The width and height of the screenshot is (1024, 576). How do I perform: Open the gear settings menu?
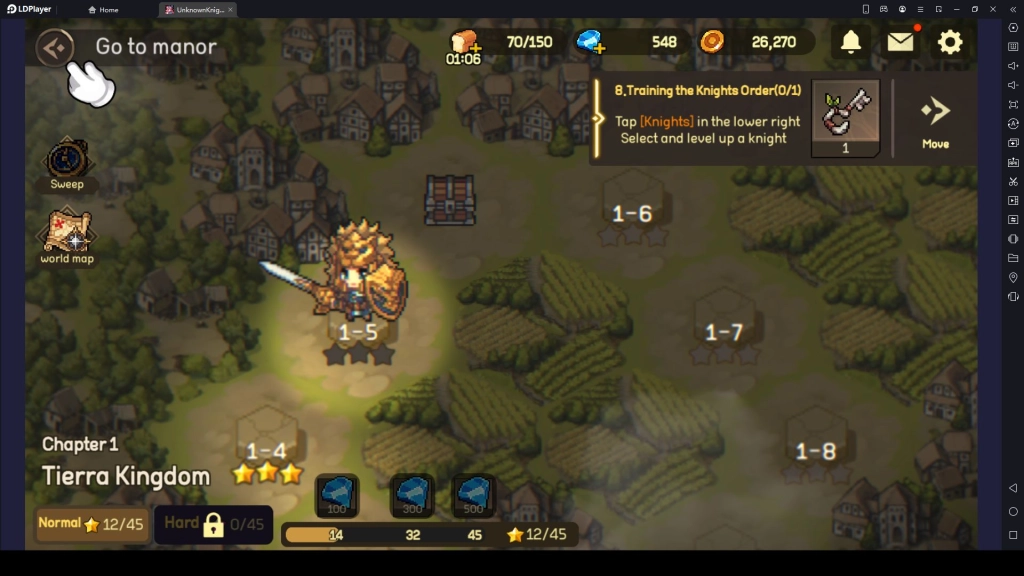949,42
